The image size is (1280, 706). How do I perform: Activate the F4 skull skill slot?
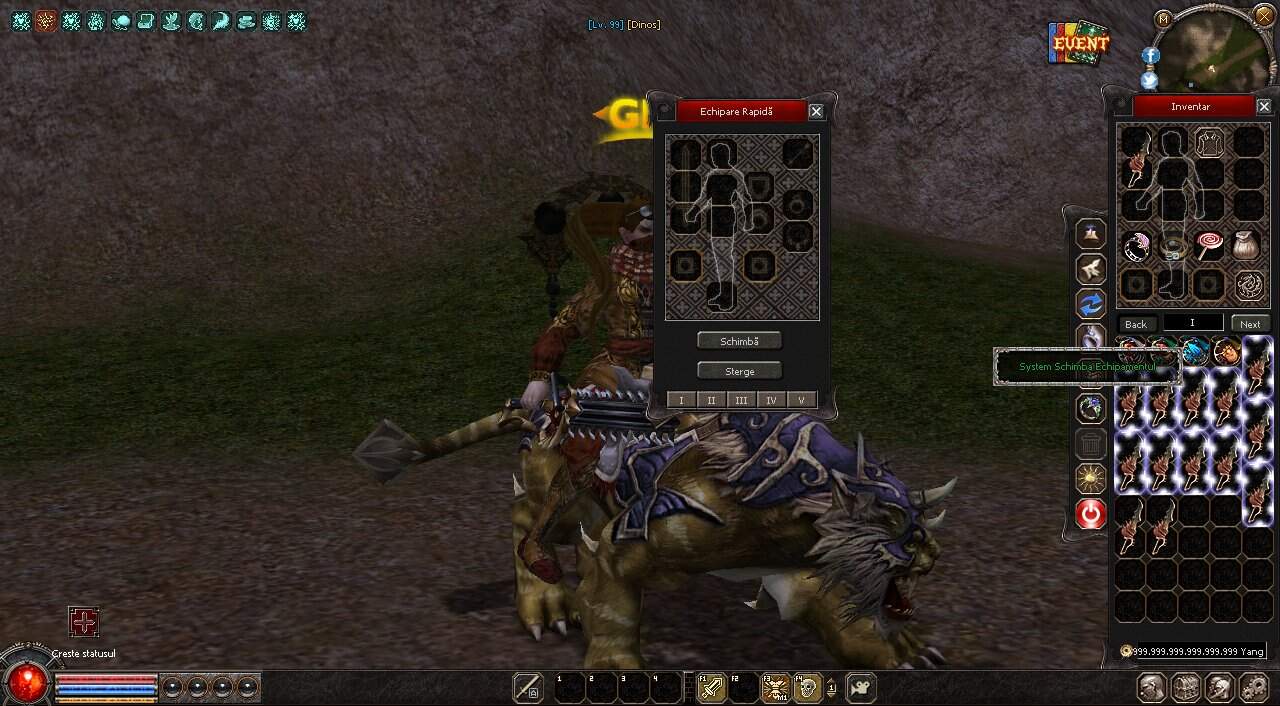tap(806, 688)
